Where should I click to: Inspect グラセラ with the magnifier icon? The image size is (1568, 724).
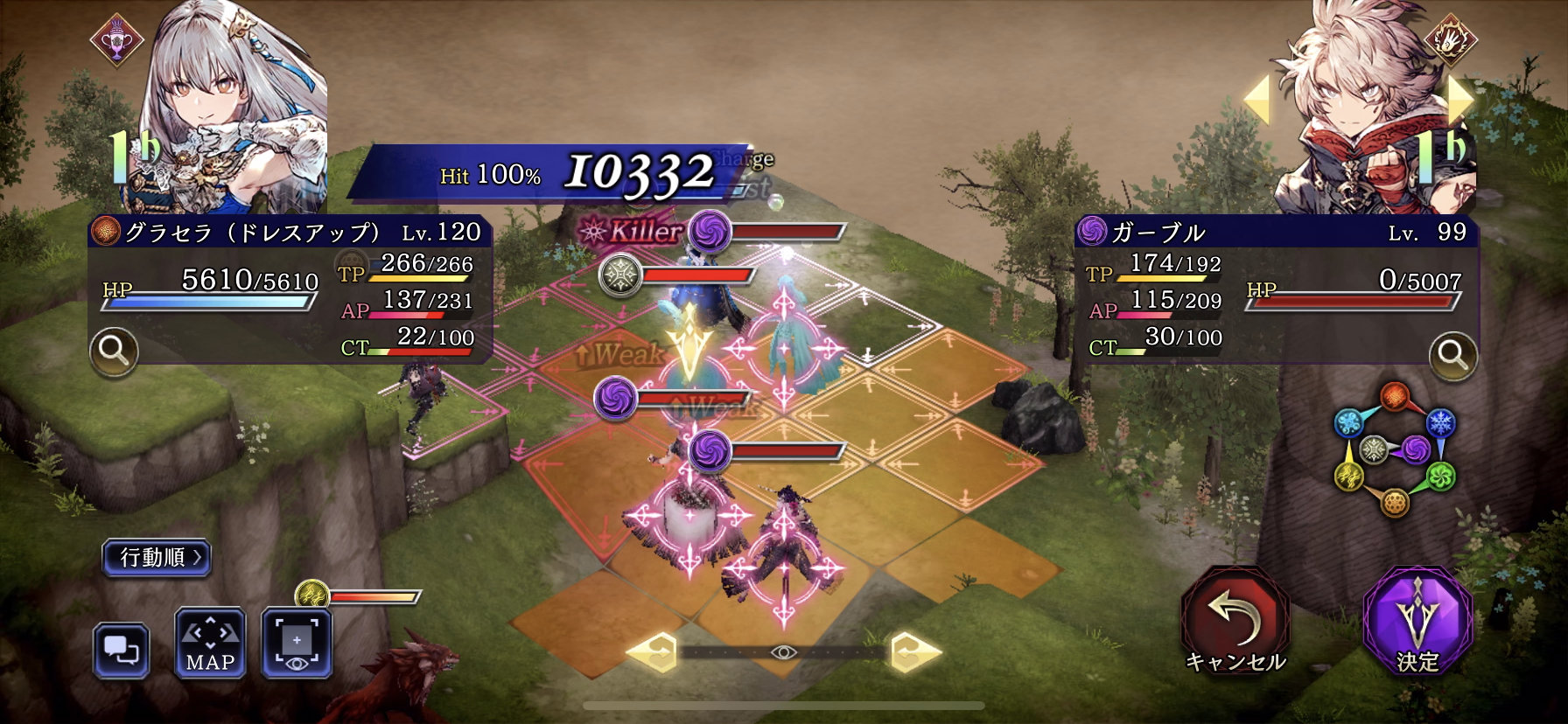(x=114, y=352)
